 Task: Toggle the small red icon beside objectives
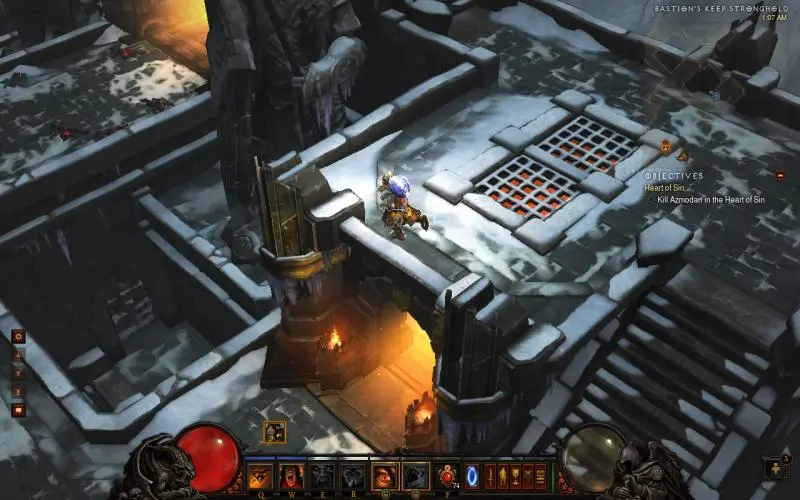pyautogui.click(x=780, y=175)
